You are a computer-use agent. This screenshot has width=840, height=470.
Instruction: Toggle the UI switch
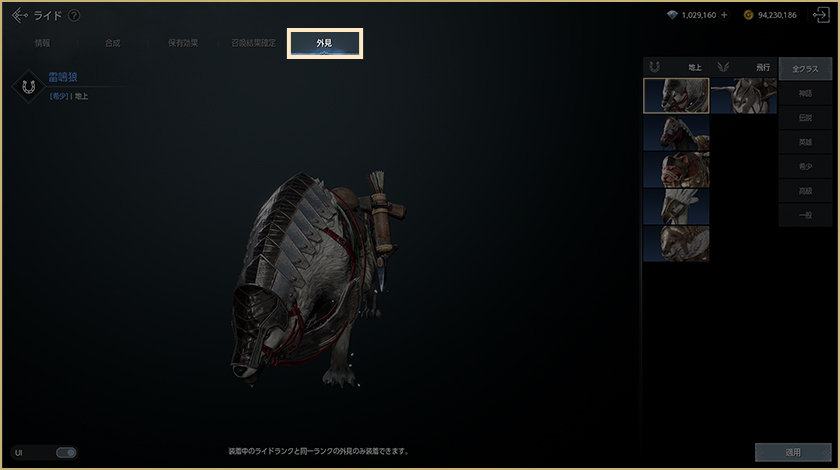point(66,453)
